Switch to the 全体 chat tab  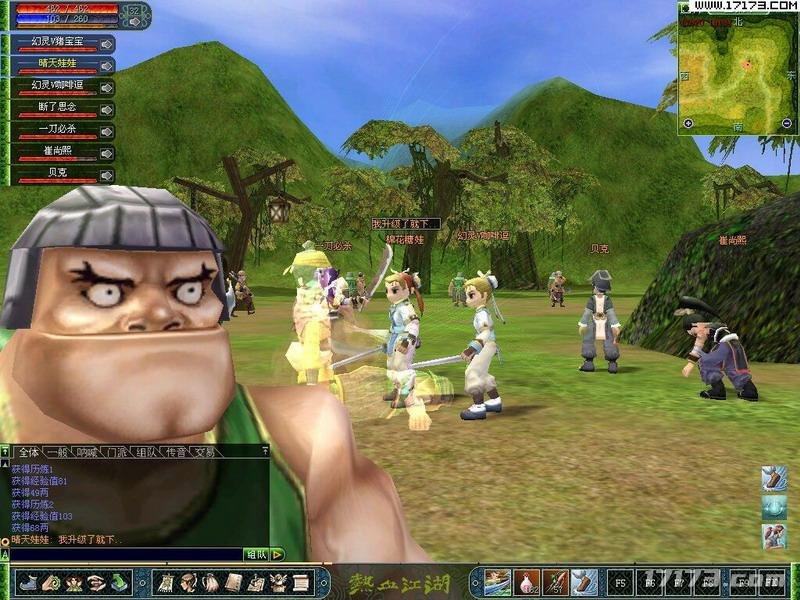click(29, 452)
